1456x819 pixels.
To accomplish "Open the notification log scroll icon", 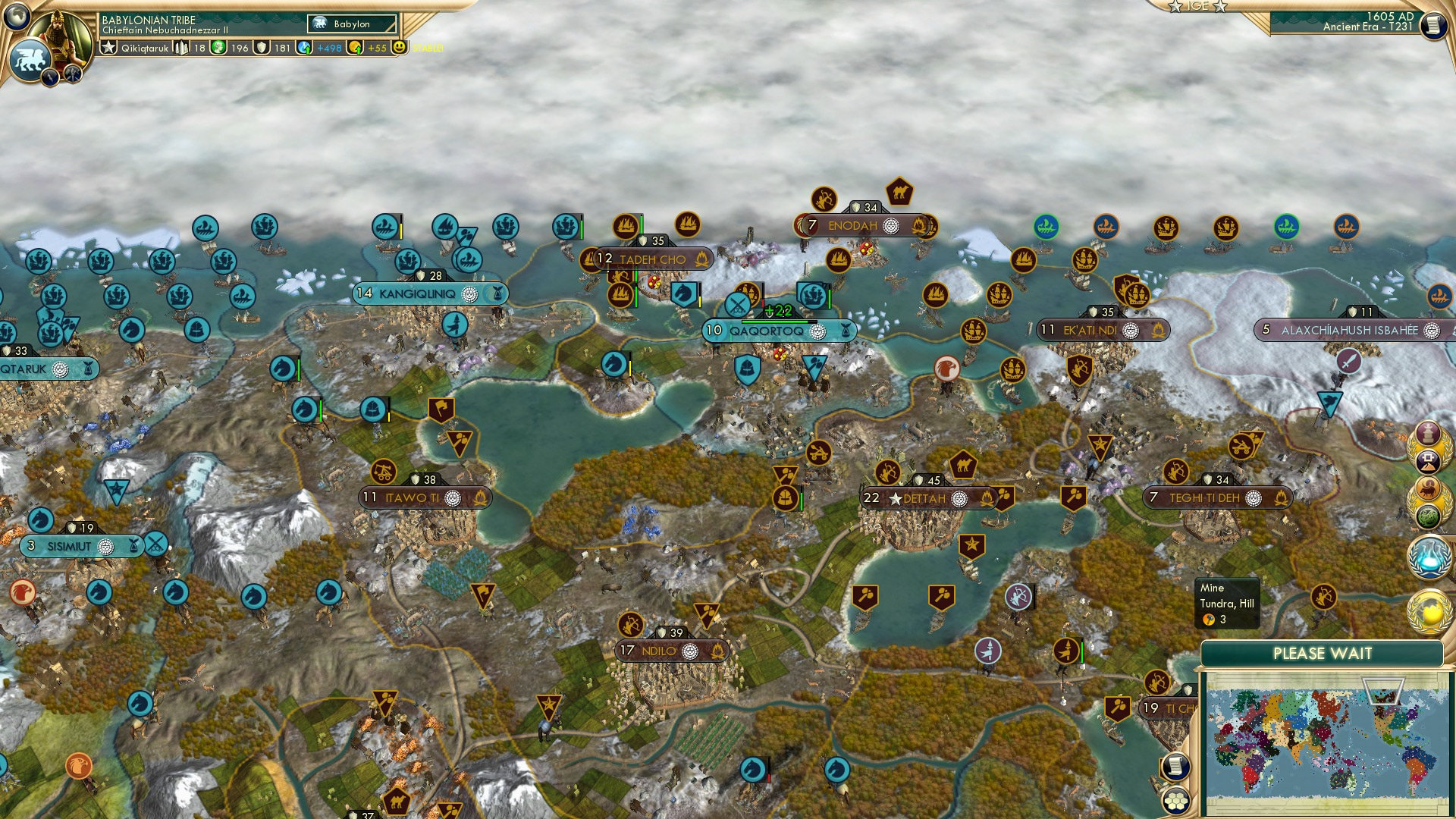I will pos(1175,764).
